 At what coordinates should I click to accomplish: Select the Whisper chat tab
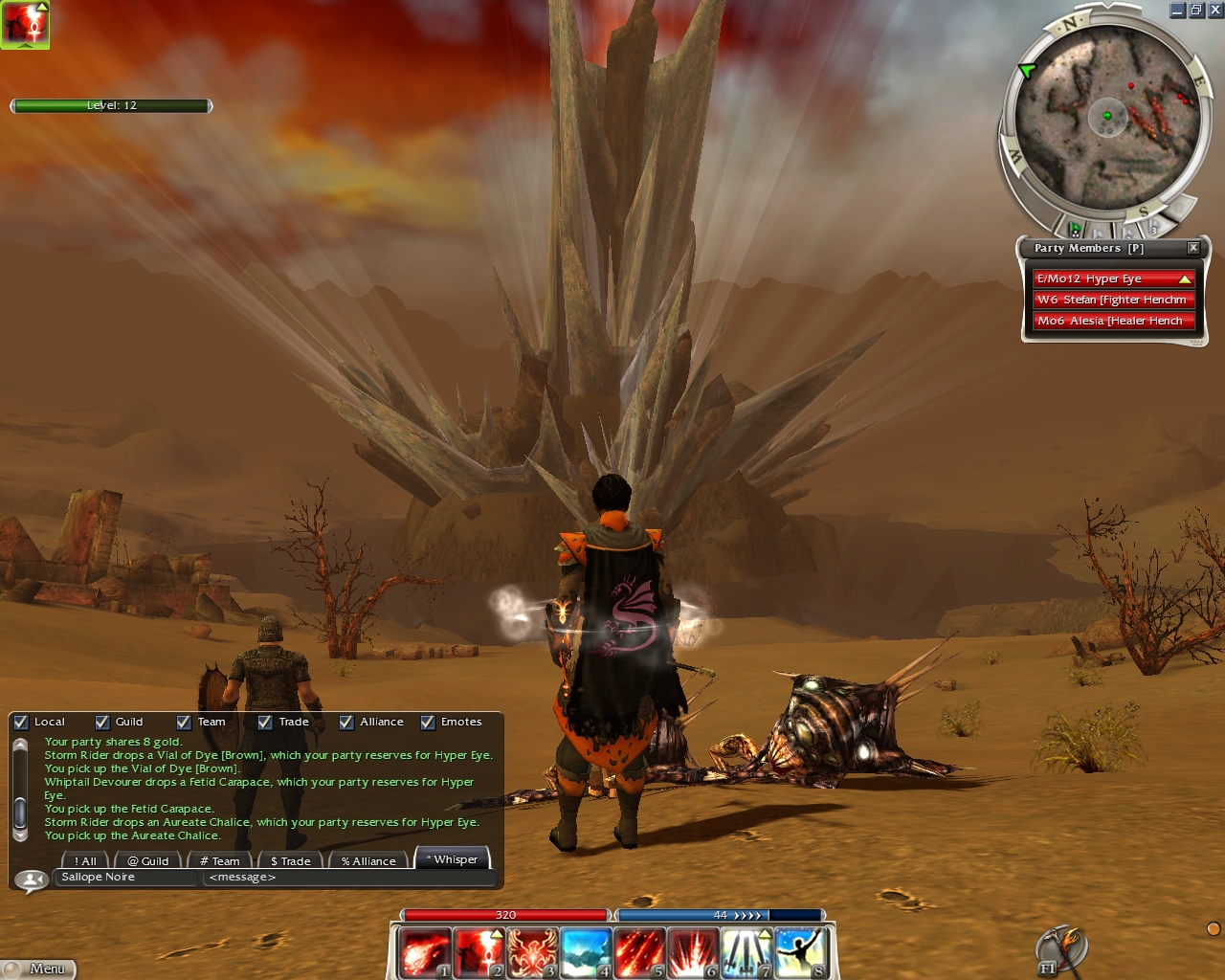coord(453,859)
